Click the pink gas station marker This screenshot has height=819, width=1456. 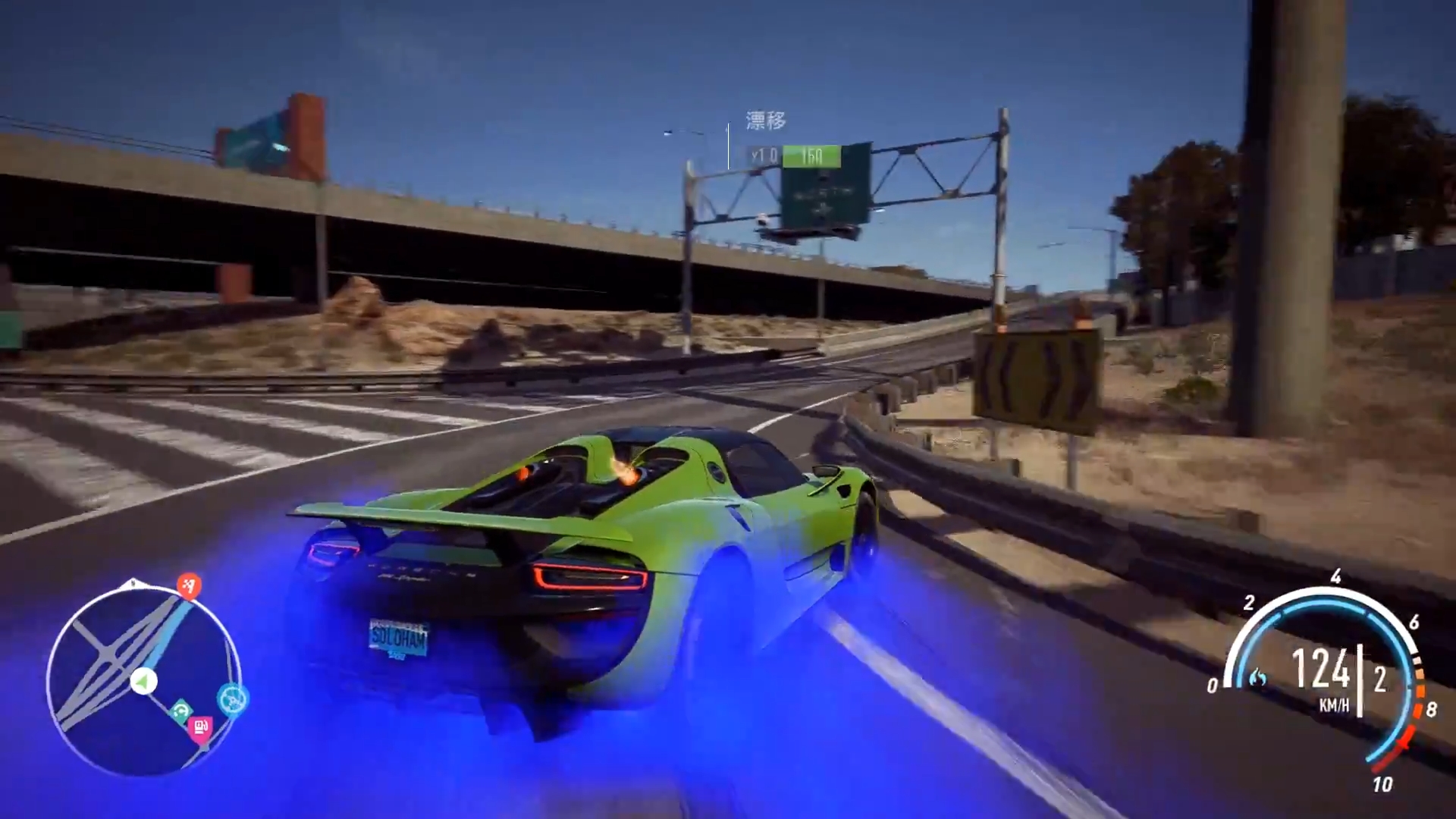[200, 728]
